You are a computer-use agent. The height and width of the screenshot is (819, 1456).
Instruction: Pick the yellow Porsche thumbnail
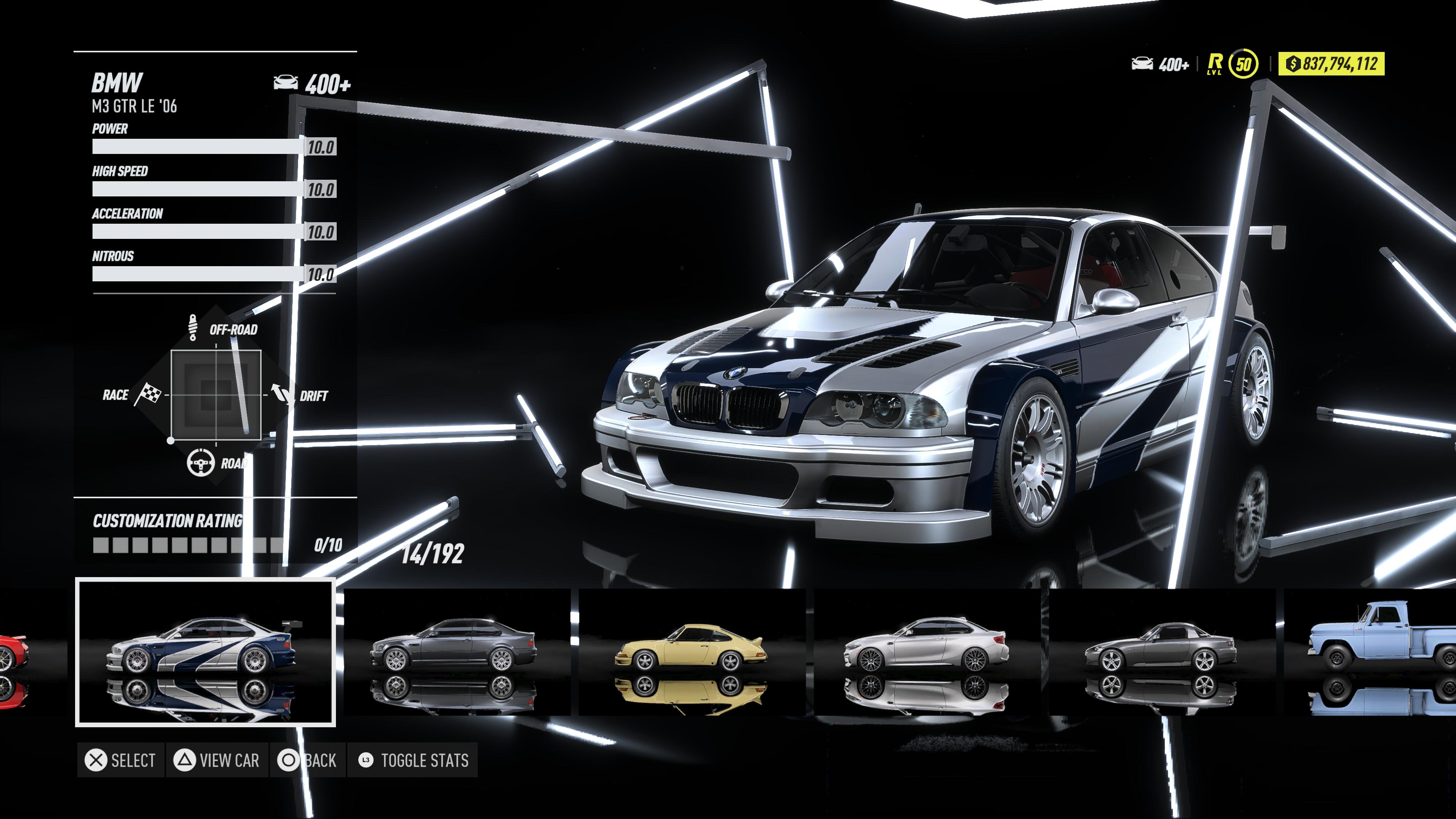click(x=691, y=652)
